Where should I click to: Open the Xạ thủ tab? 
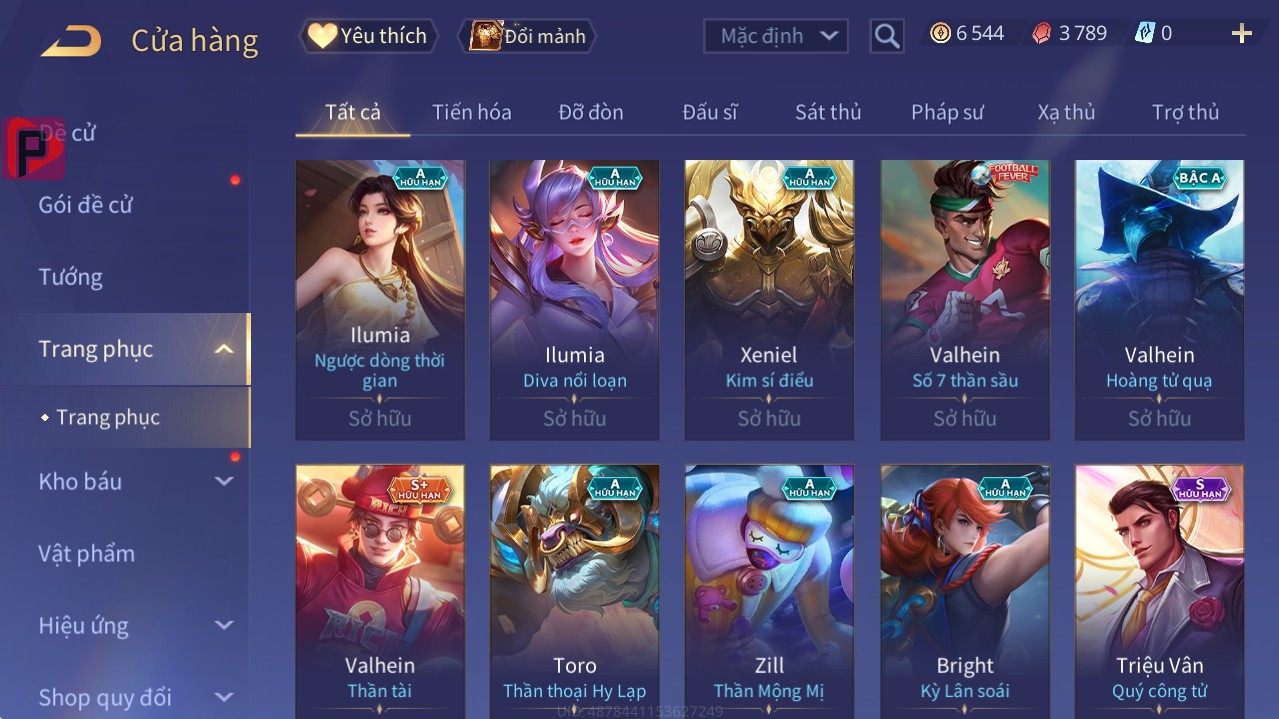pyautogui.click(x=1066, y=112)
